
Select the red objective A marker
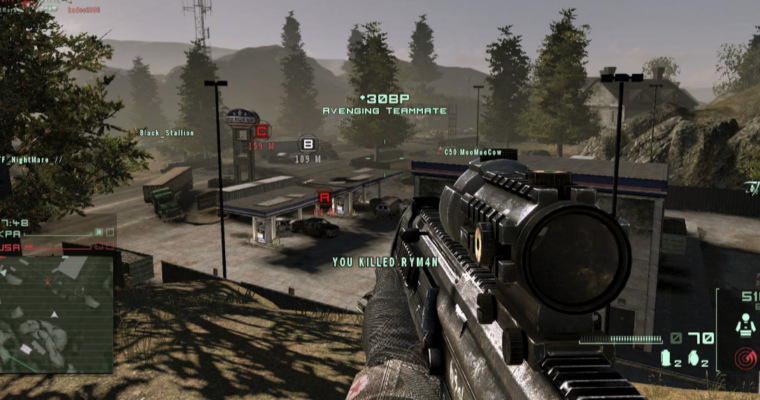324,198
